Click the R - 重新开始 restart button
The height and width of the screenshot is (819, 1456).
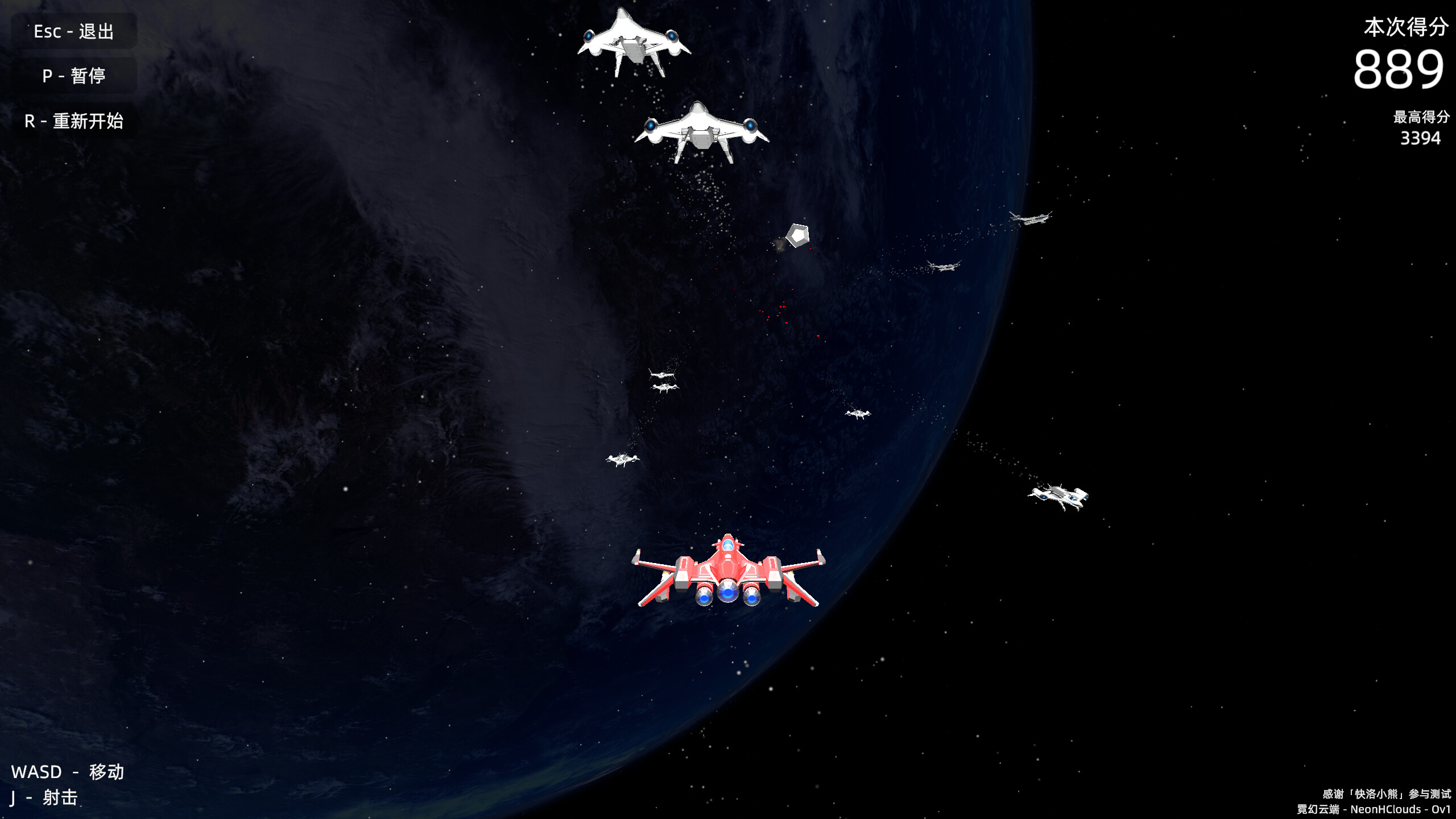point(74,121)
